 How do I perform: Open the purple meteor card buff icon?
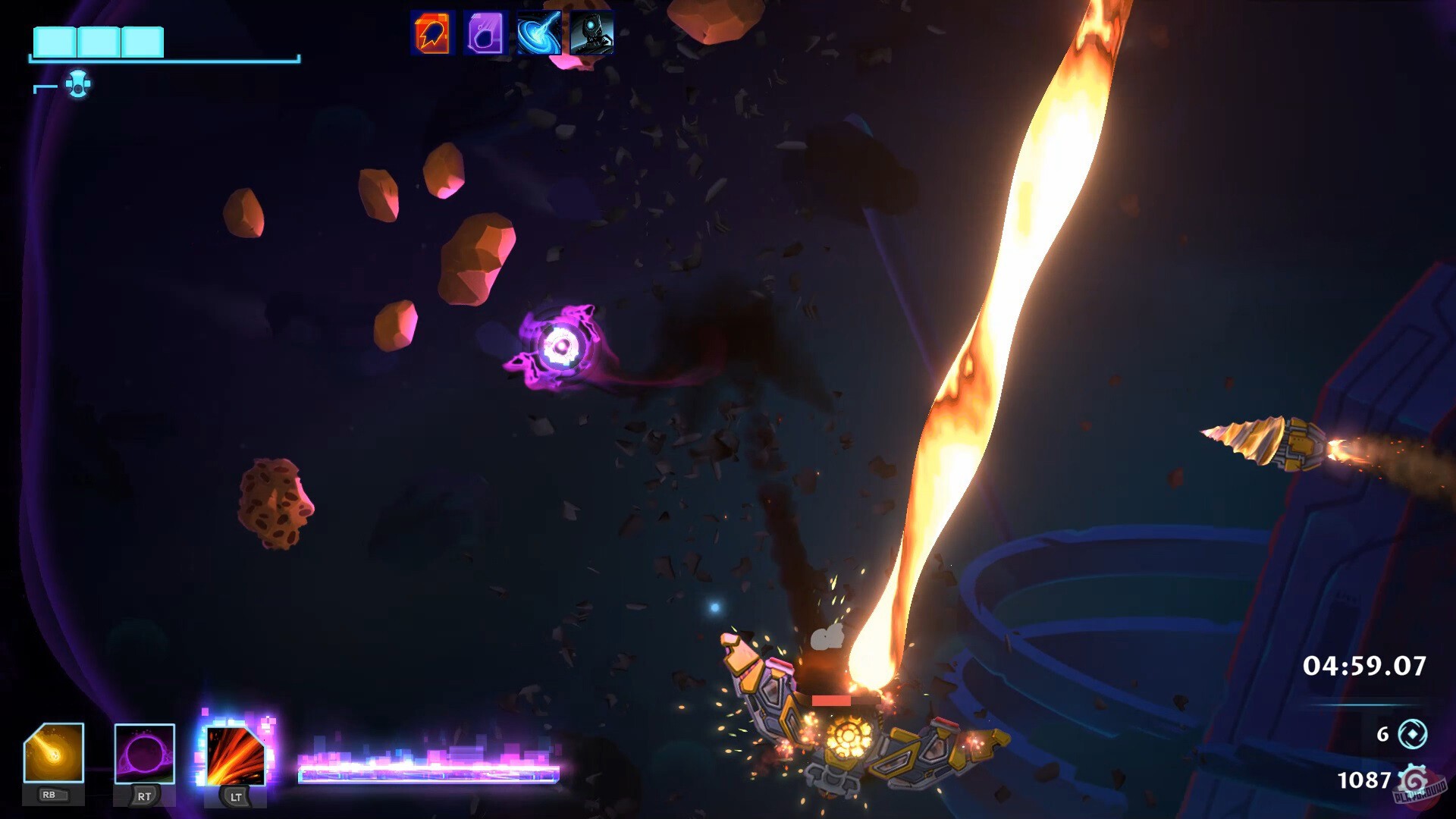pos(485,33)
